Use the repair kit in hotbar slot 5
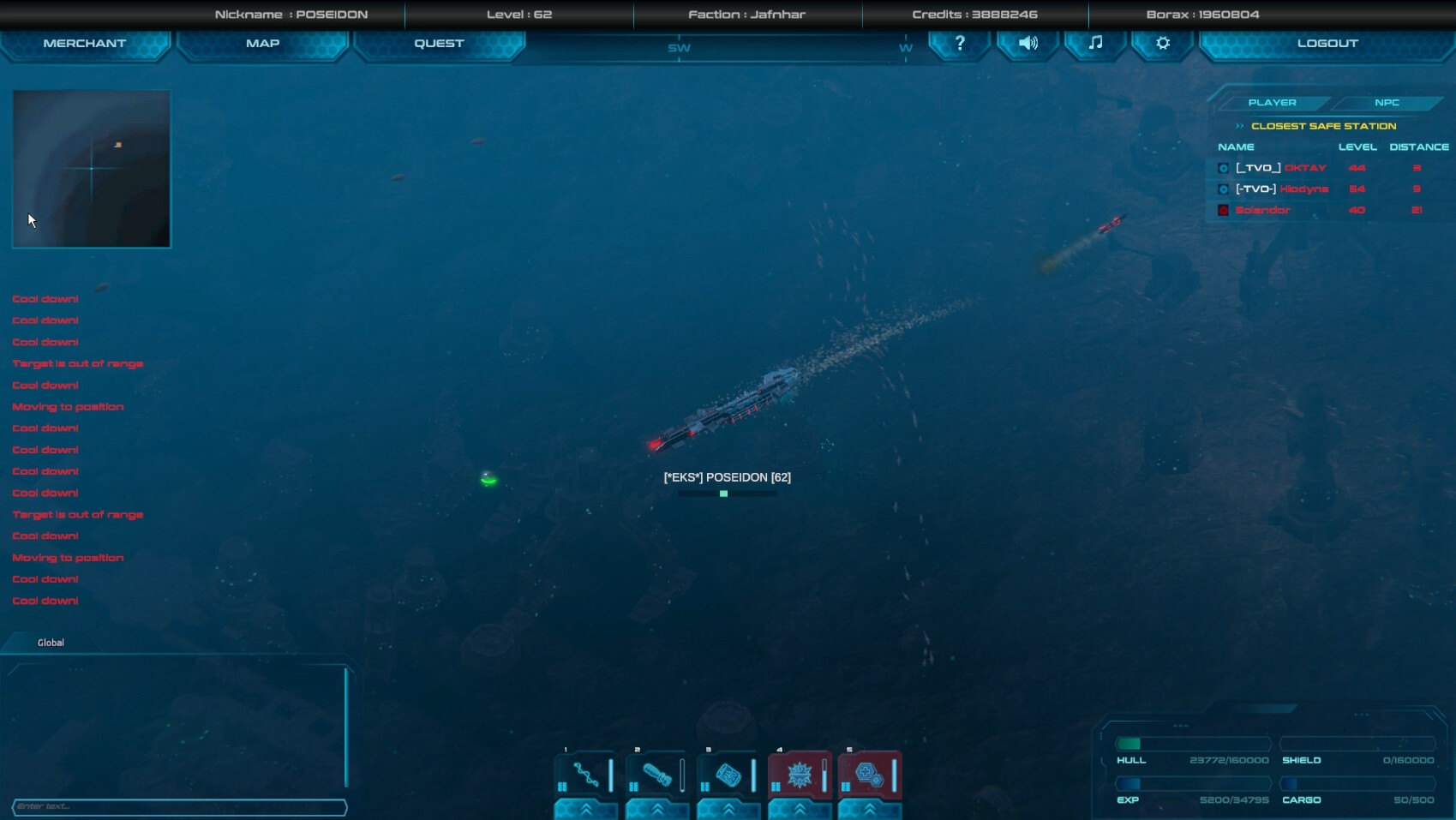Screen dimensions: 1456x820 pos(870,774)
